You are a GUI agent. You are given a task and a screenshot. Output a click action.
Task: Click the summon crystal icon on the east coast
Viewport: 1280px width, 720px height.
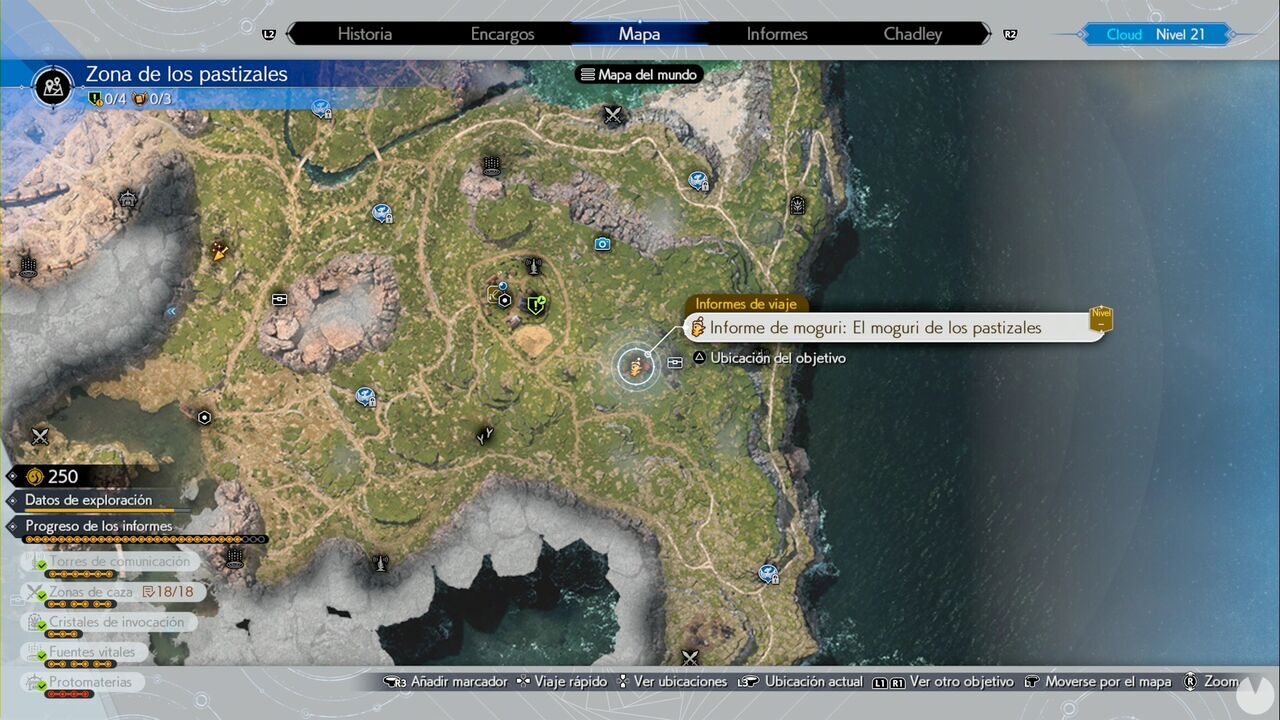[x=795, y=206]
